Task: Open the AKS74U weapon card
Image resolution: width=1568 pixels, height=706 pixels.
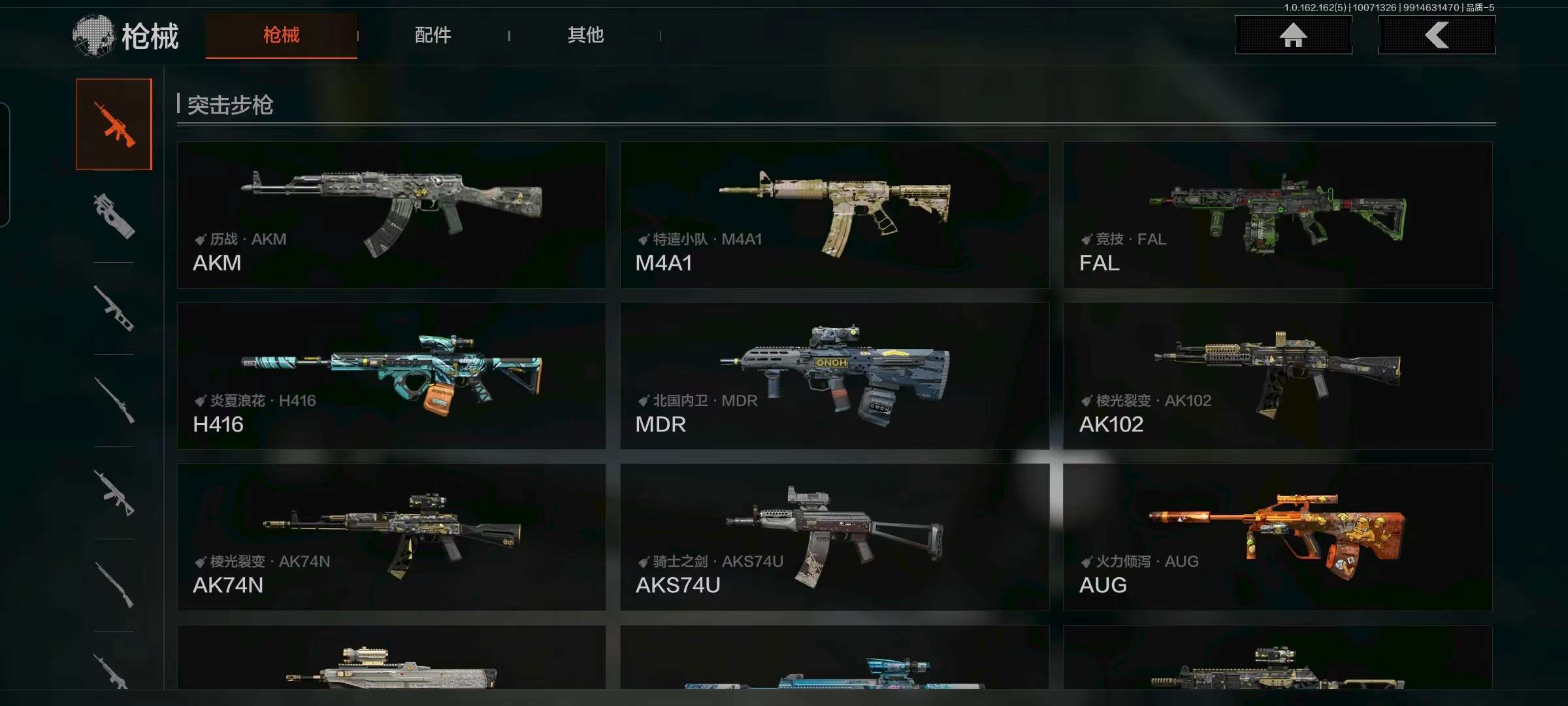Action: coord(834,537)
